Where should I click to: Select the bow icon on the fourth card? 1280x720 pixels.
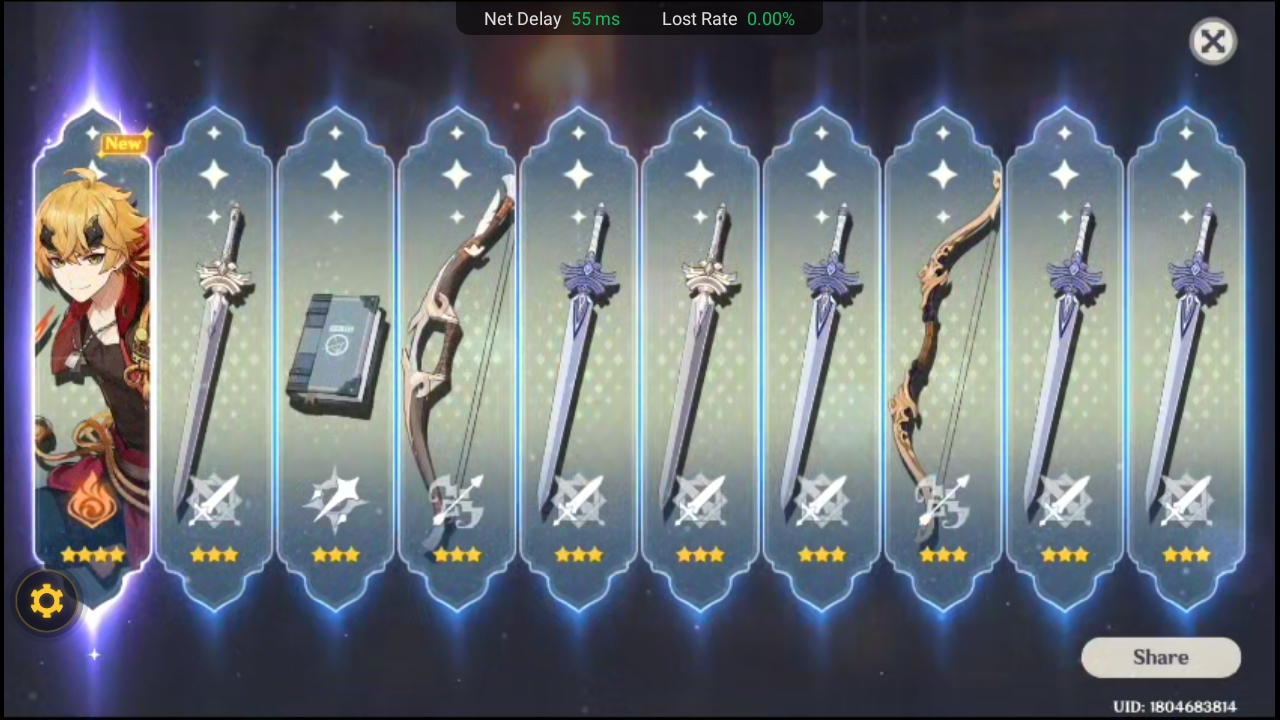pos(457,500)
